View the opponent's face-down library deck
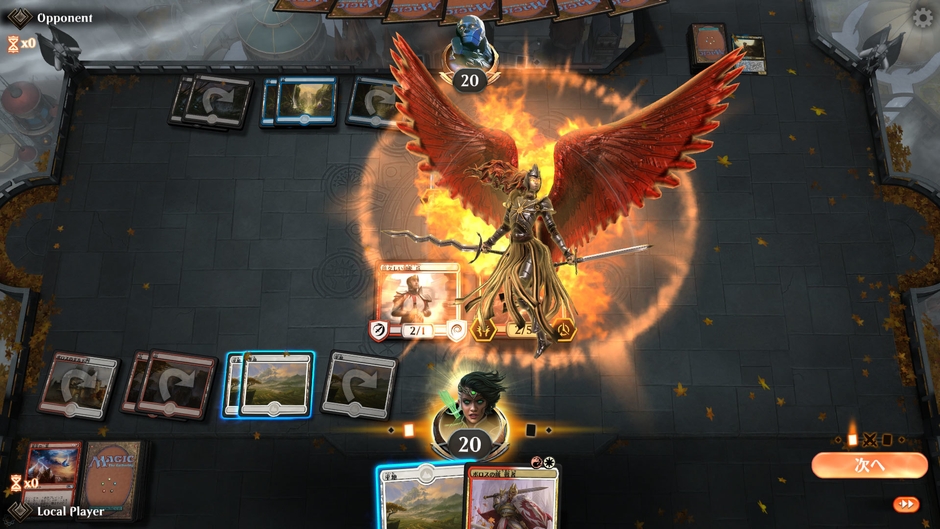 708,45
